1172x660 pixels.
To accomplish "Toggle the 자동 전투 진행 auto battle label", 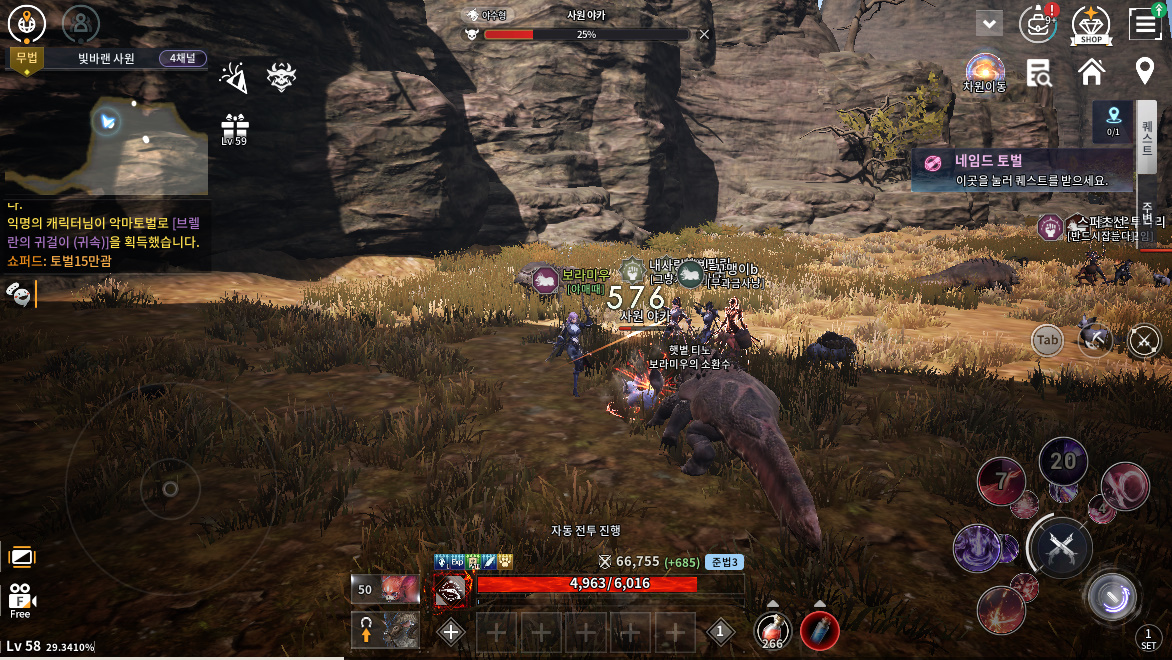I will coord(586,530).
